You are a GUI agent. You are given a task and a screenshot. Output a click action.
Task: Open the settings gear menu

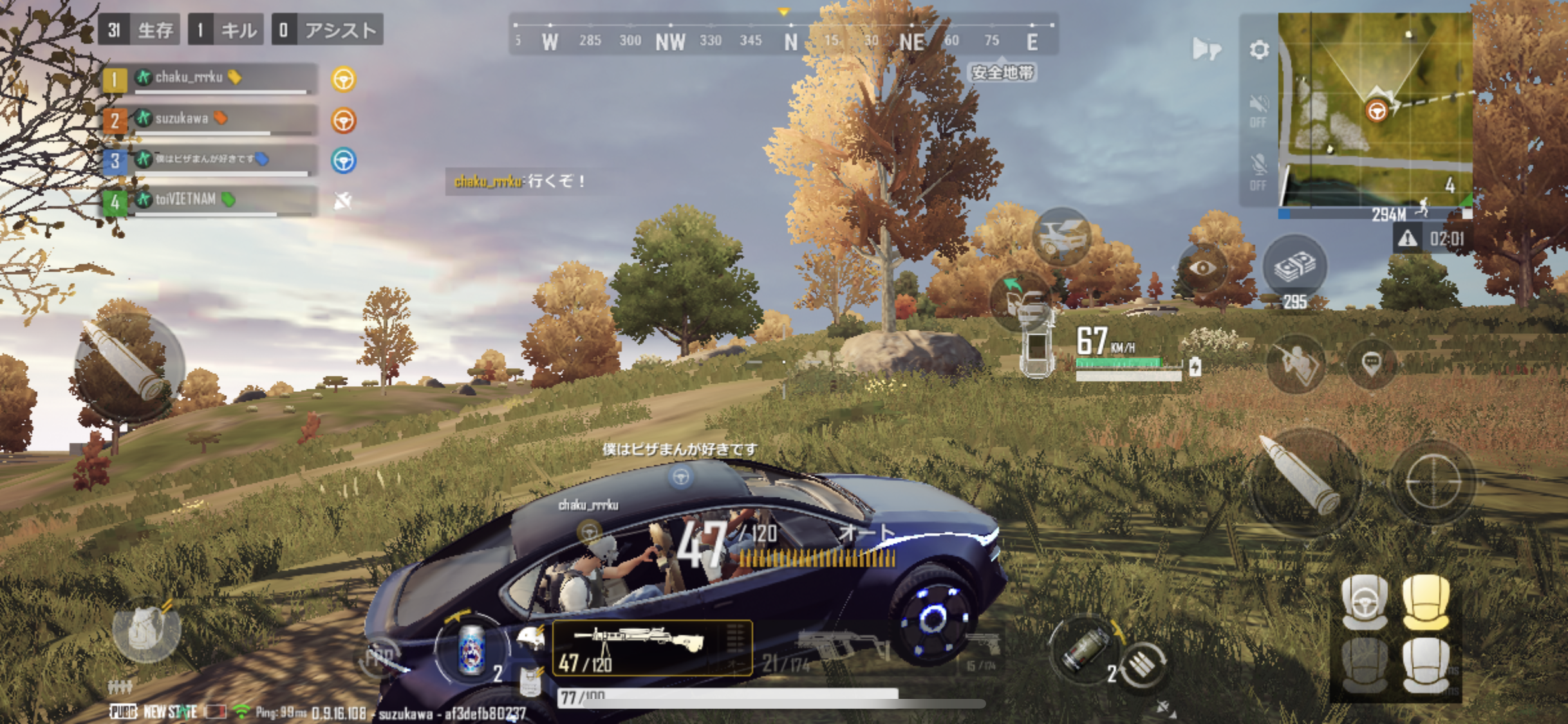point(1259,50)
